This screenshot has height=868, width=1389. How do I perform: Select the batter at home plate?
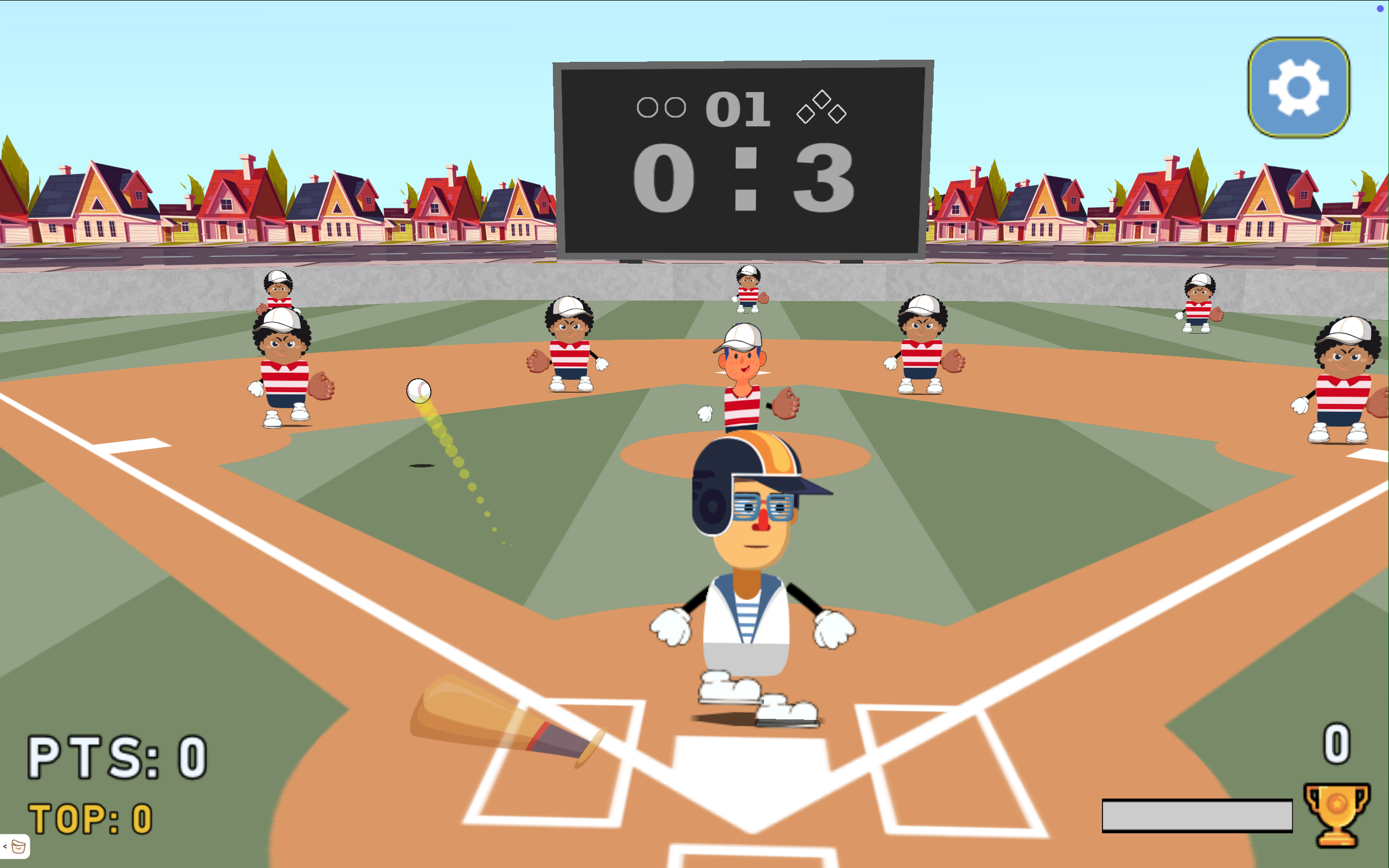tap(746, 574)
